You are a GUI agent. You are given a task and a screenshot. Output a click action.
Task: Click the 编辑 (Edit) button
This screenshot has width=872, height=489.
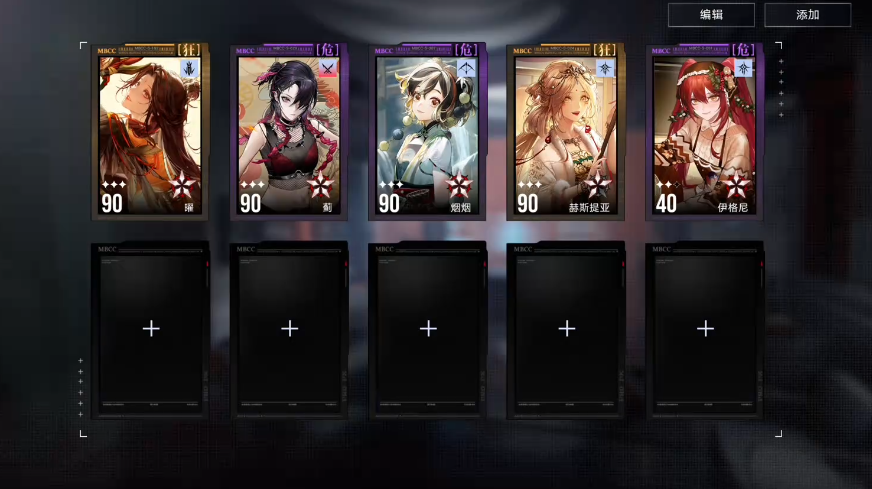click(711, 14)
